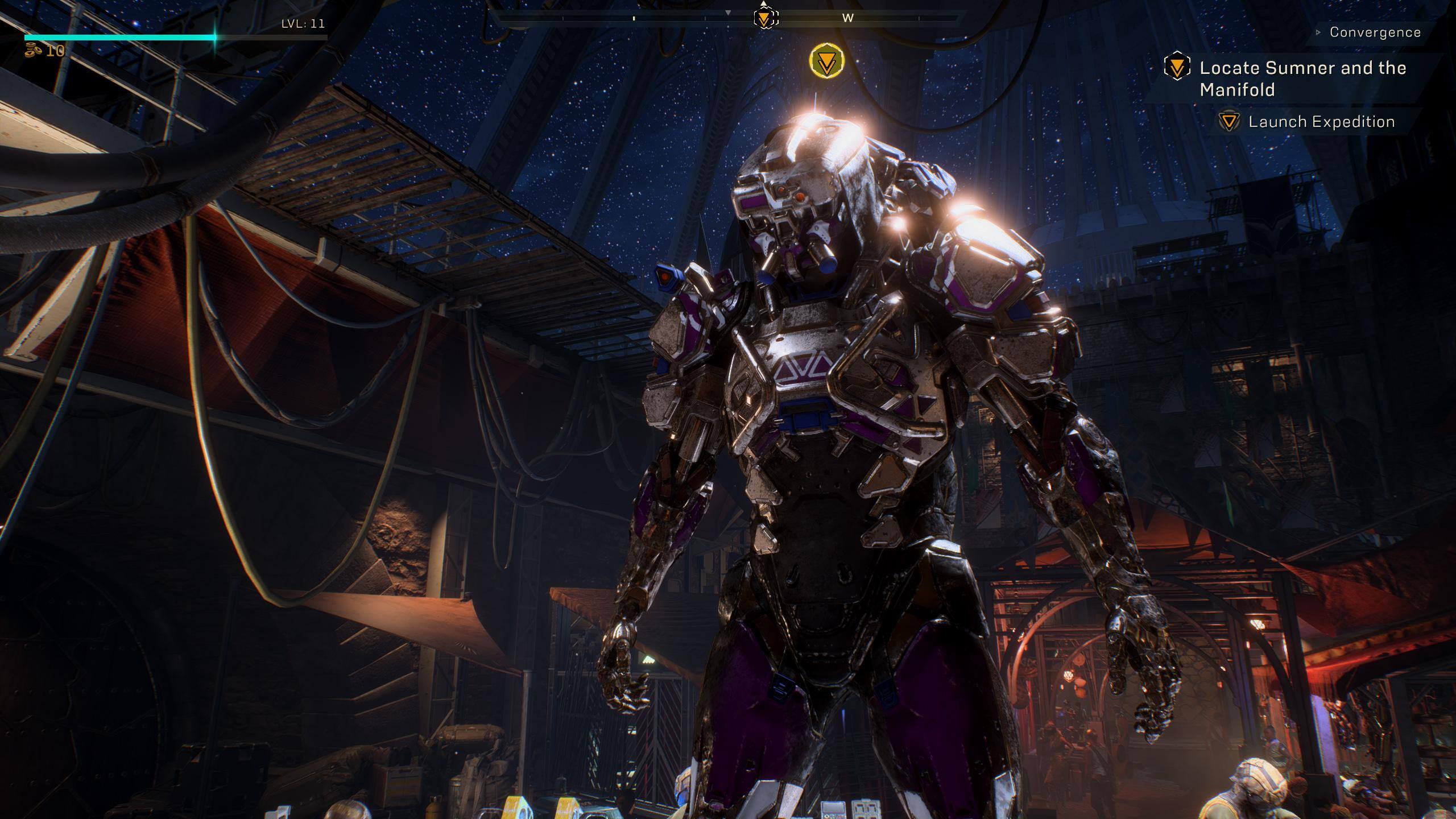Click the Launch Expedition sub-objective

click(1321, 122)
